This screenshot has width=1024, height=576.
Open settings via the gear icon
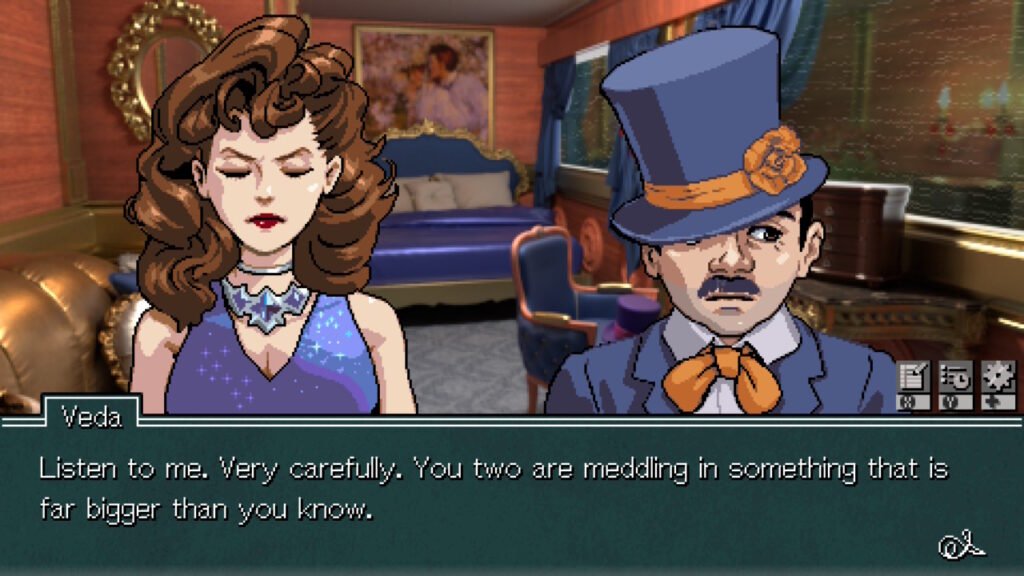tap(997, 378)
